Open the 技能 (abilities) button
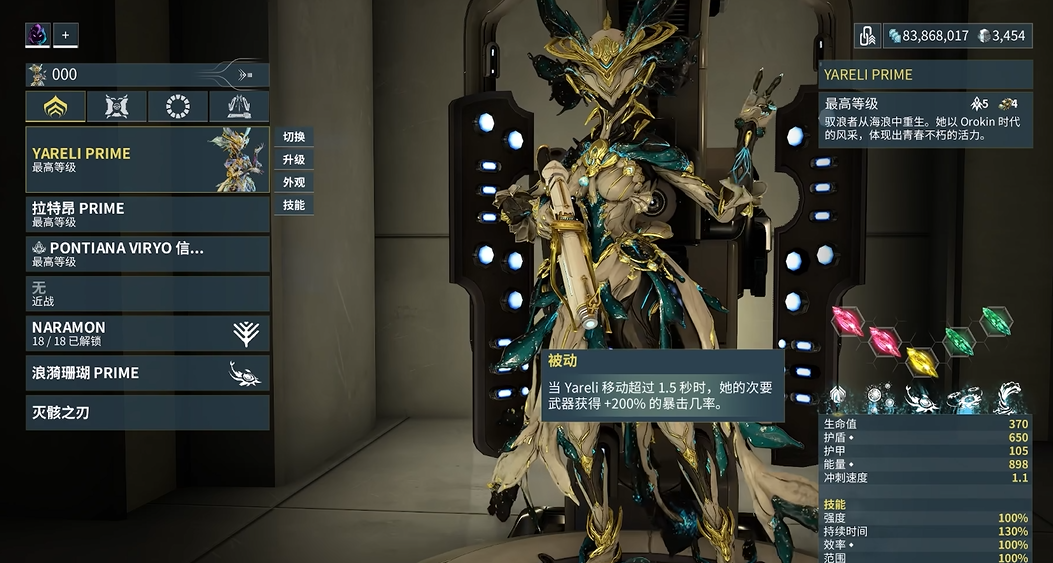This screenshot has width=1053, height=563. point(294,205)
